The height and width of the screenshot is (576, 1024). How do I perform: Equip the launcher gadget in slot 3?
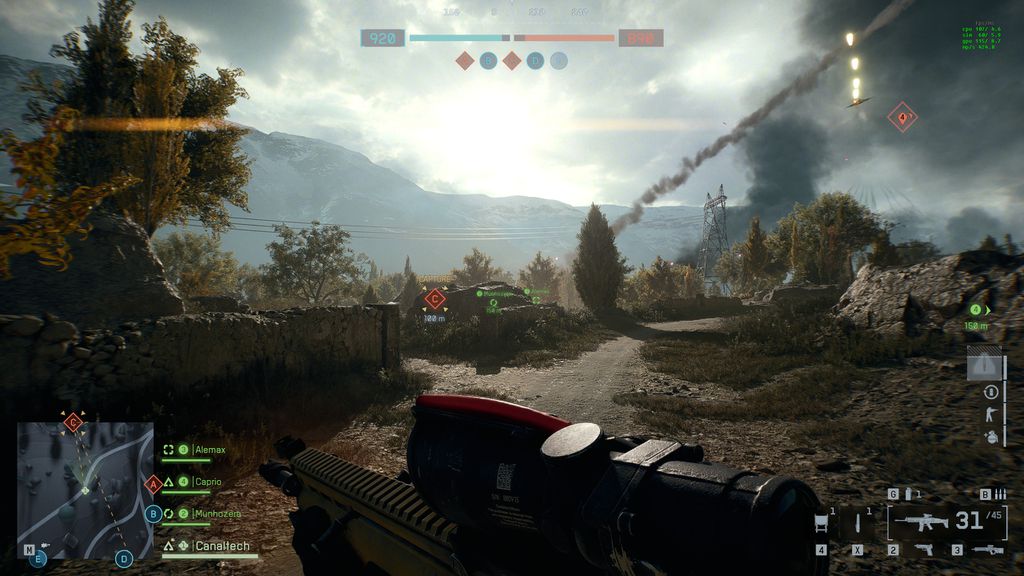click(x=987, y=549)
